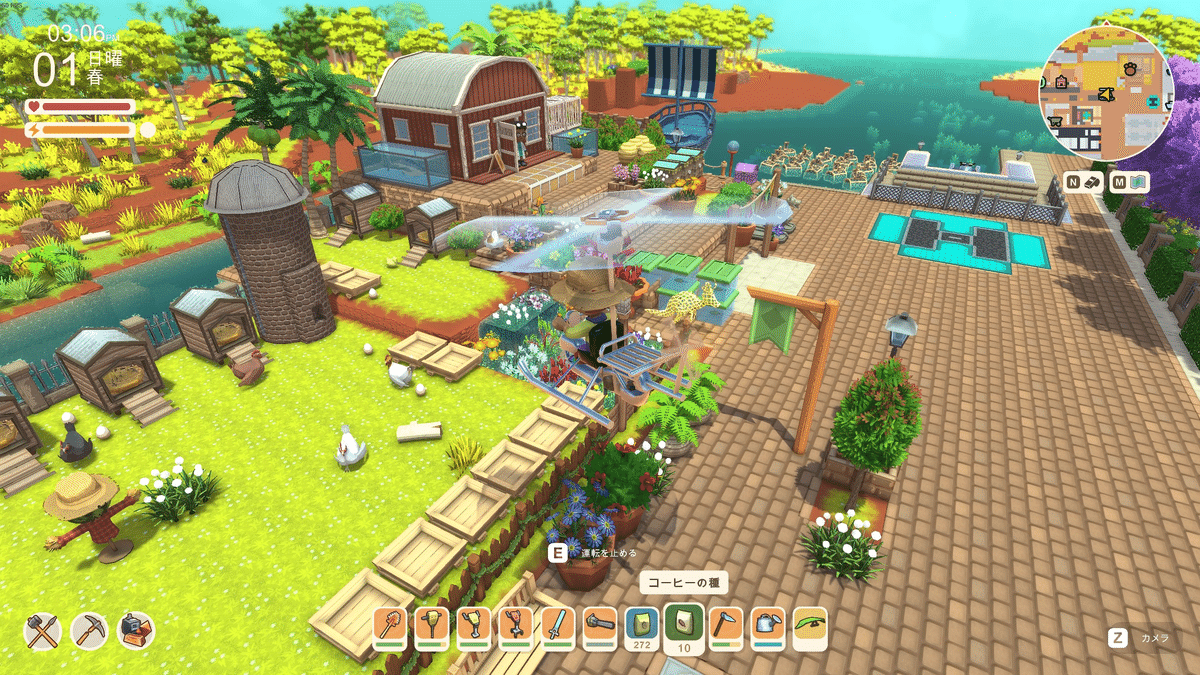Select the blue sword hotbar slot

558,625
